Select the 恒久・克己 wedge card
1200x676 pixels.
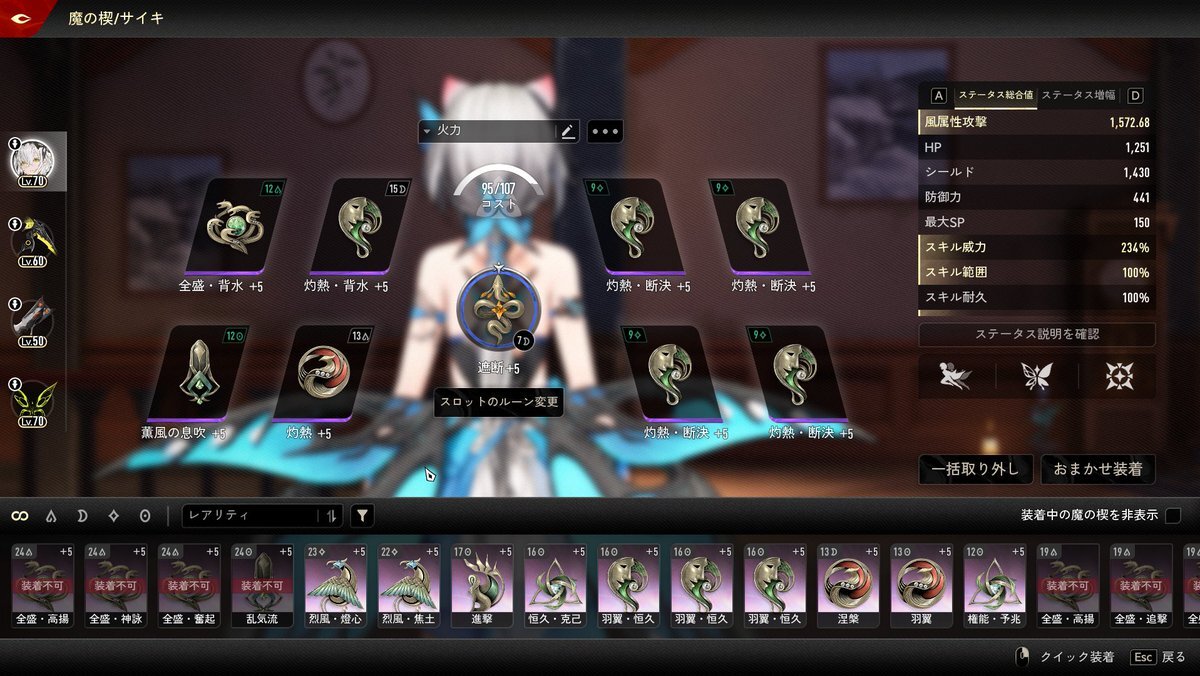pyautogui.click(x=555, y=585)
